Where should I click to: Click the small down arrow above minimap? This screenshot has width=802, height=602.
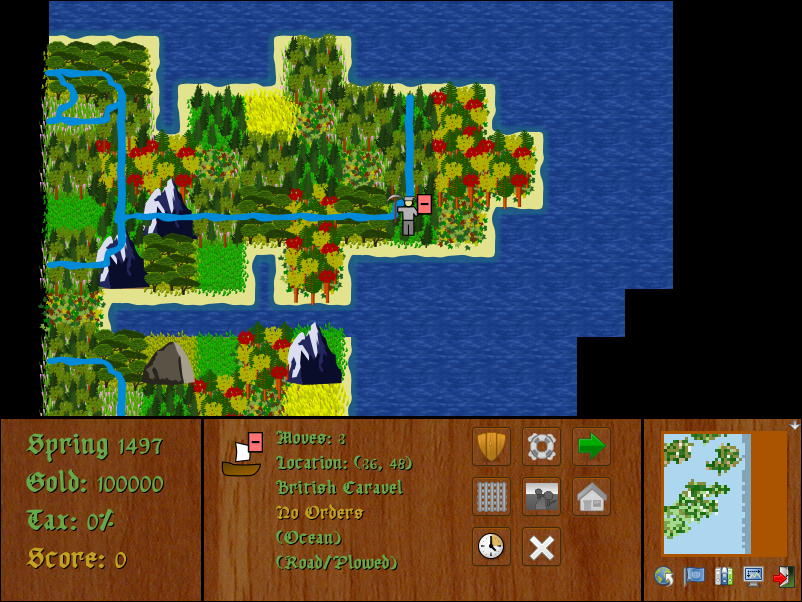795,425
